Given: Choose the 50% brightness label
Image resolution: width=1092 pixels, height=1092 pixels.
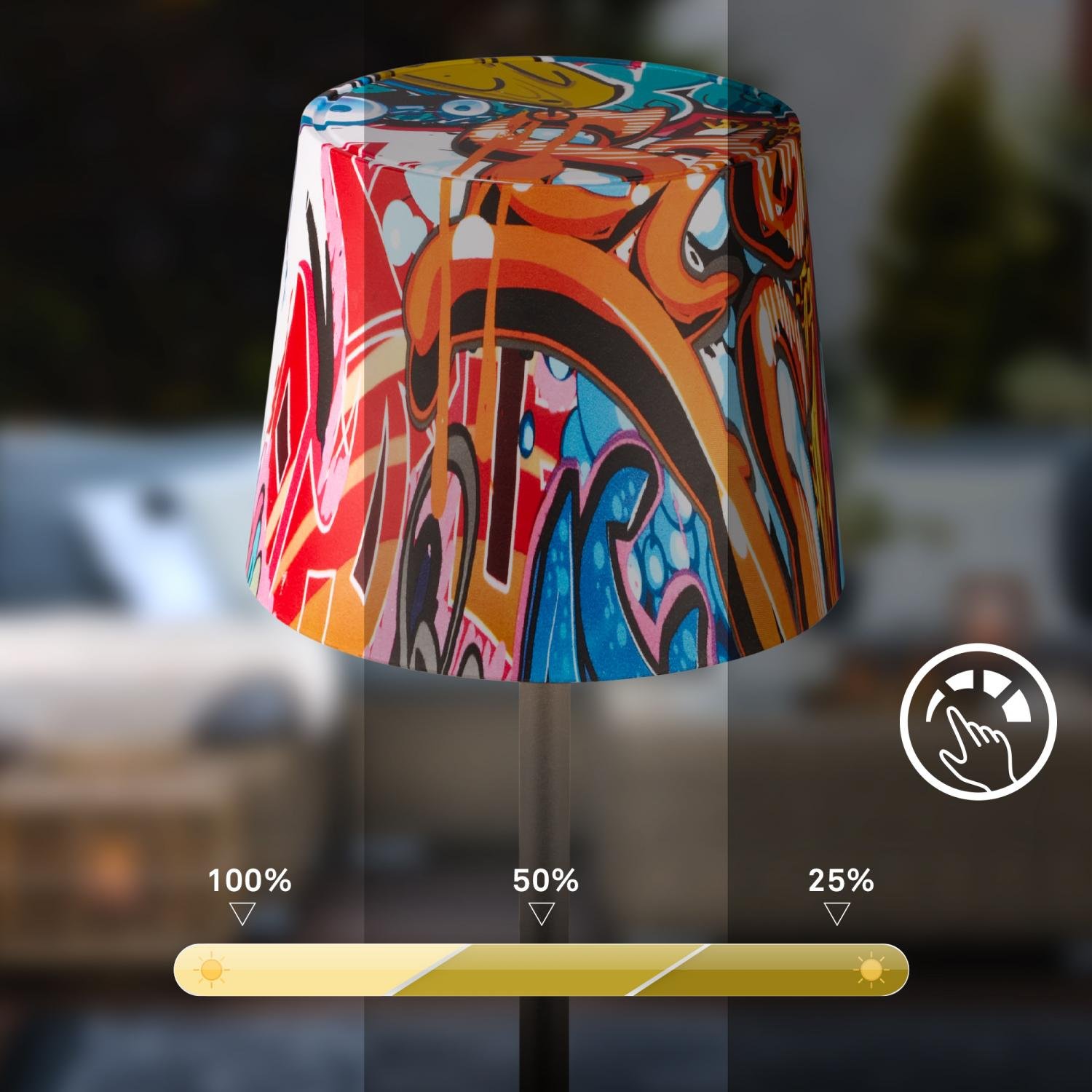Looking at the screenshot, I should [x=545, y=881].
